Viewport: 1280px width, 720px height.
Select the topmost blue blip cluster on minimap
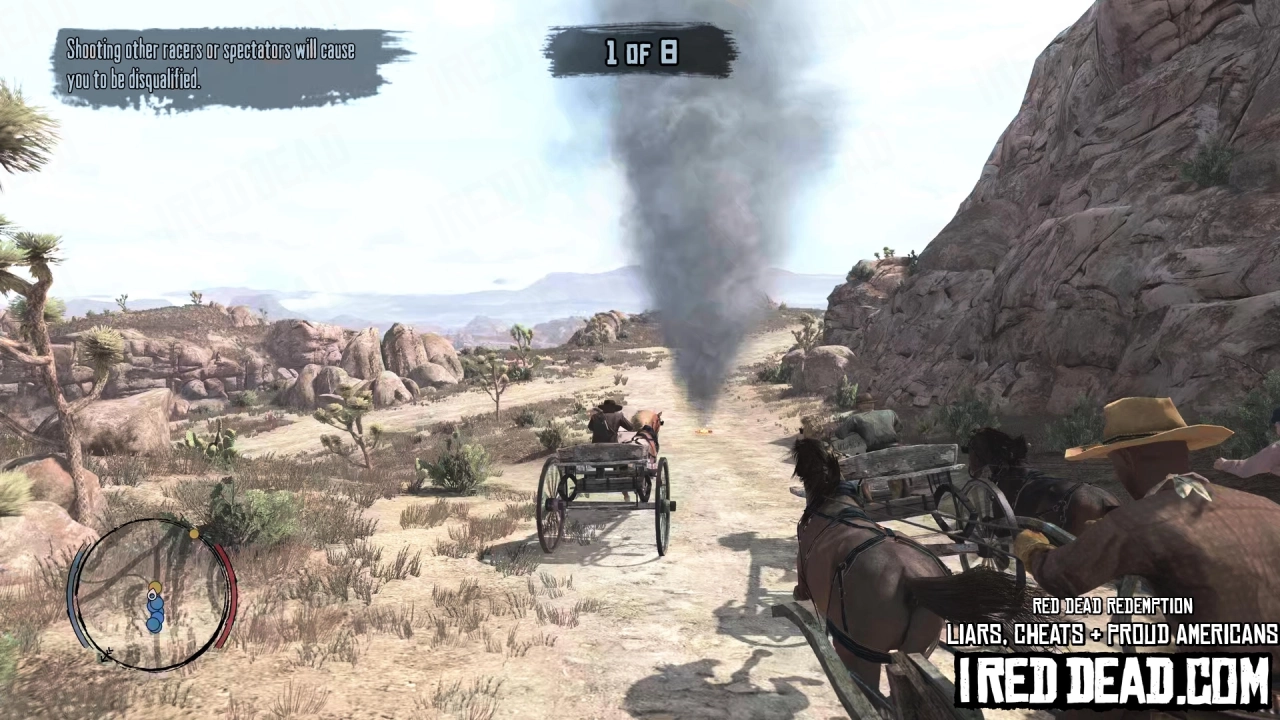155,603
